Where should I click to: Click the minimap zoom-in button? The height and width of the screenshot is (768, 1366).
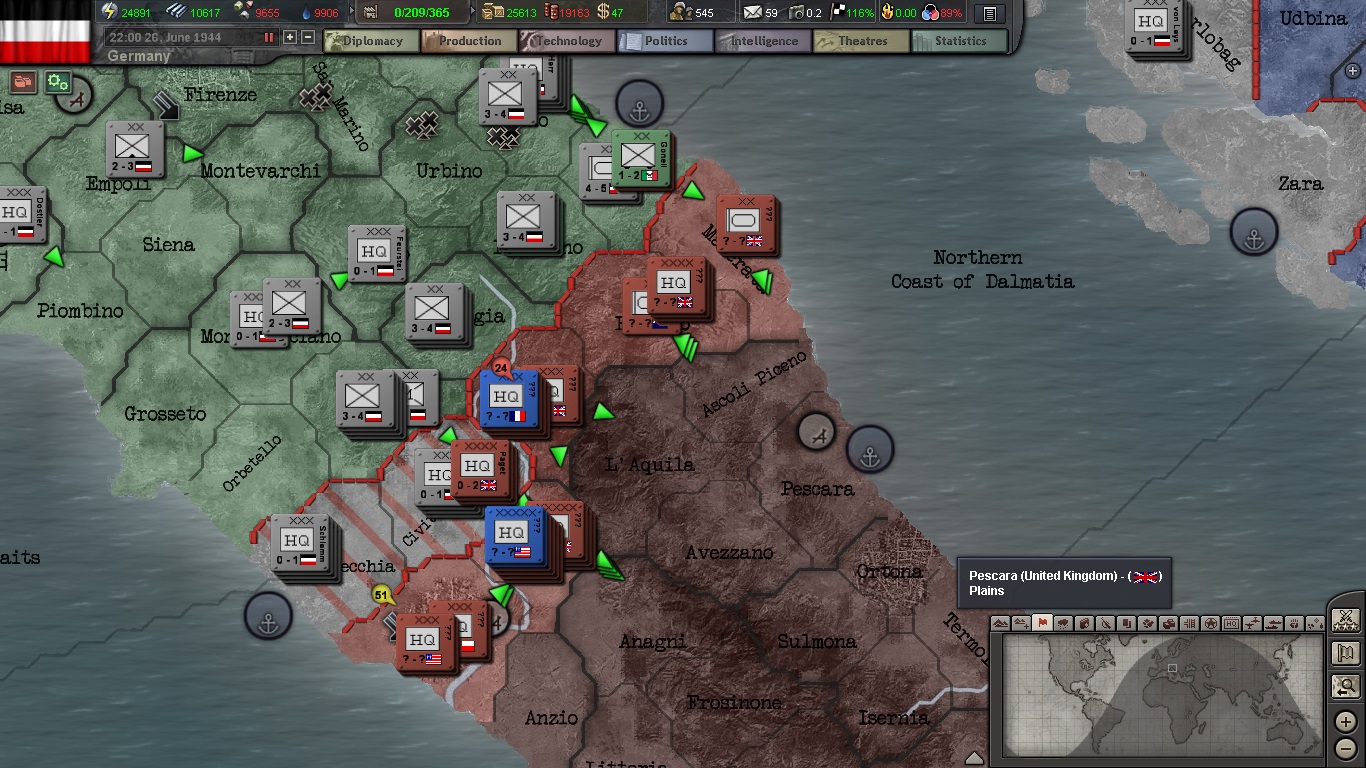(x=1345, y=721)
